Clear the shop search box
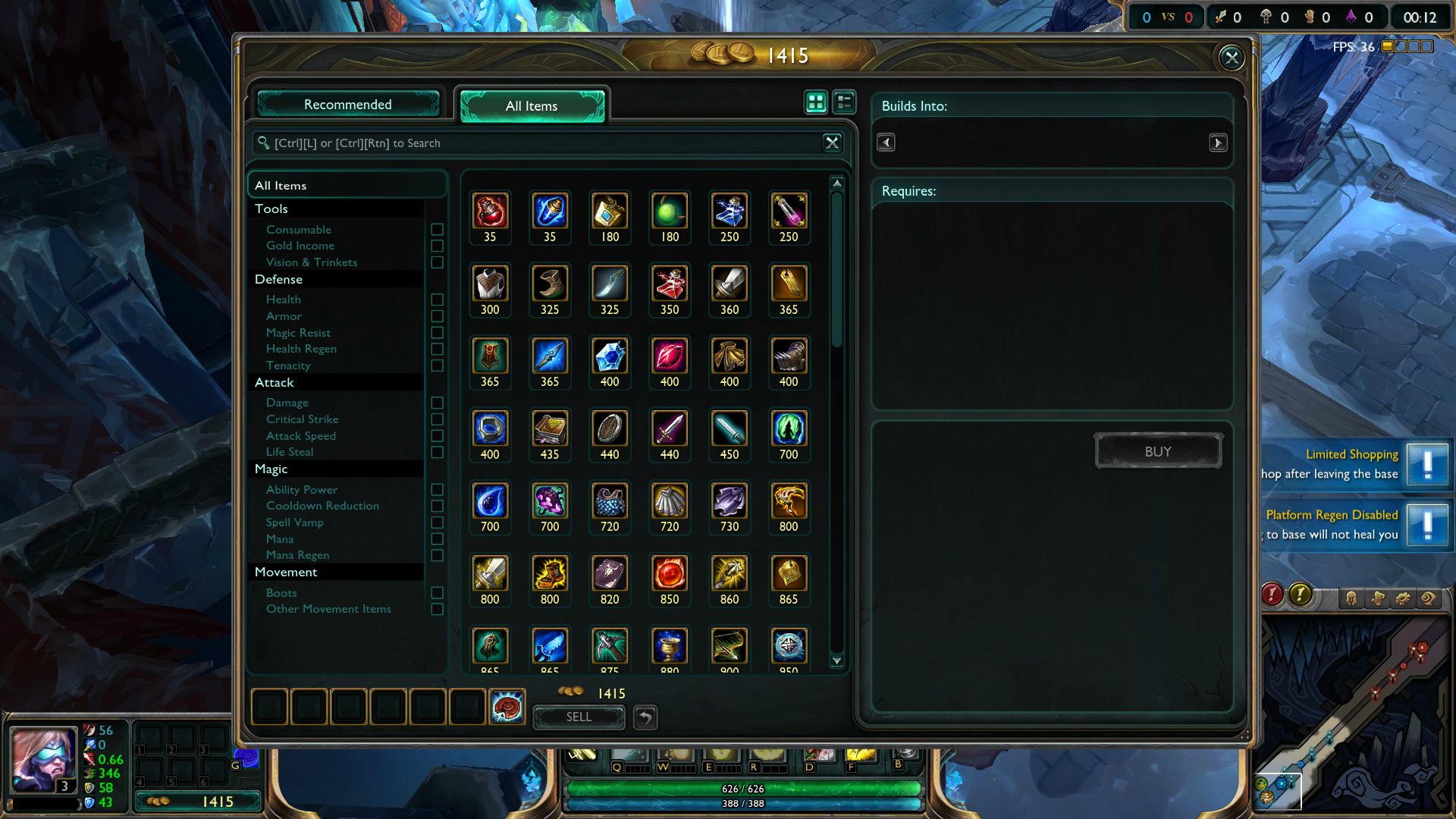 pos(832,143)
